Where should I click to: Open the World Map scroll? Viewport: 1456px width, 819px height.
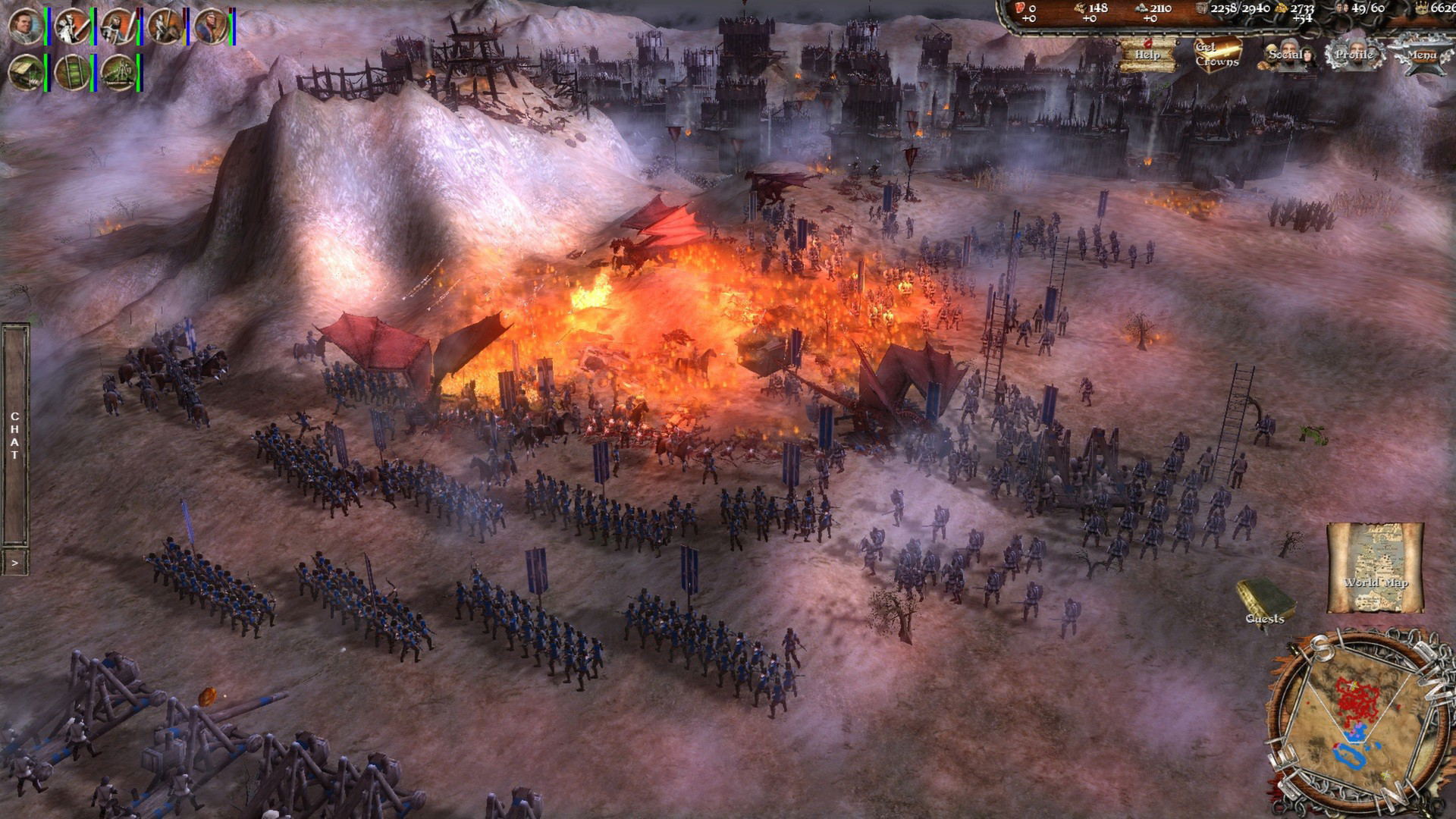click(1375, 567)
